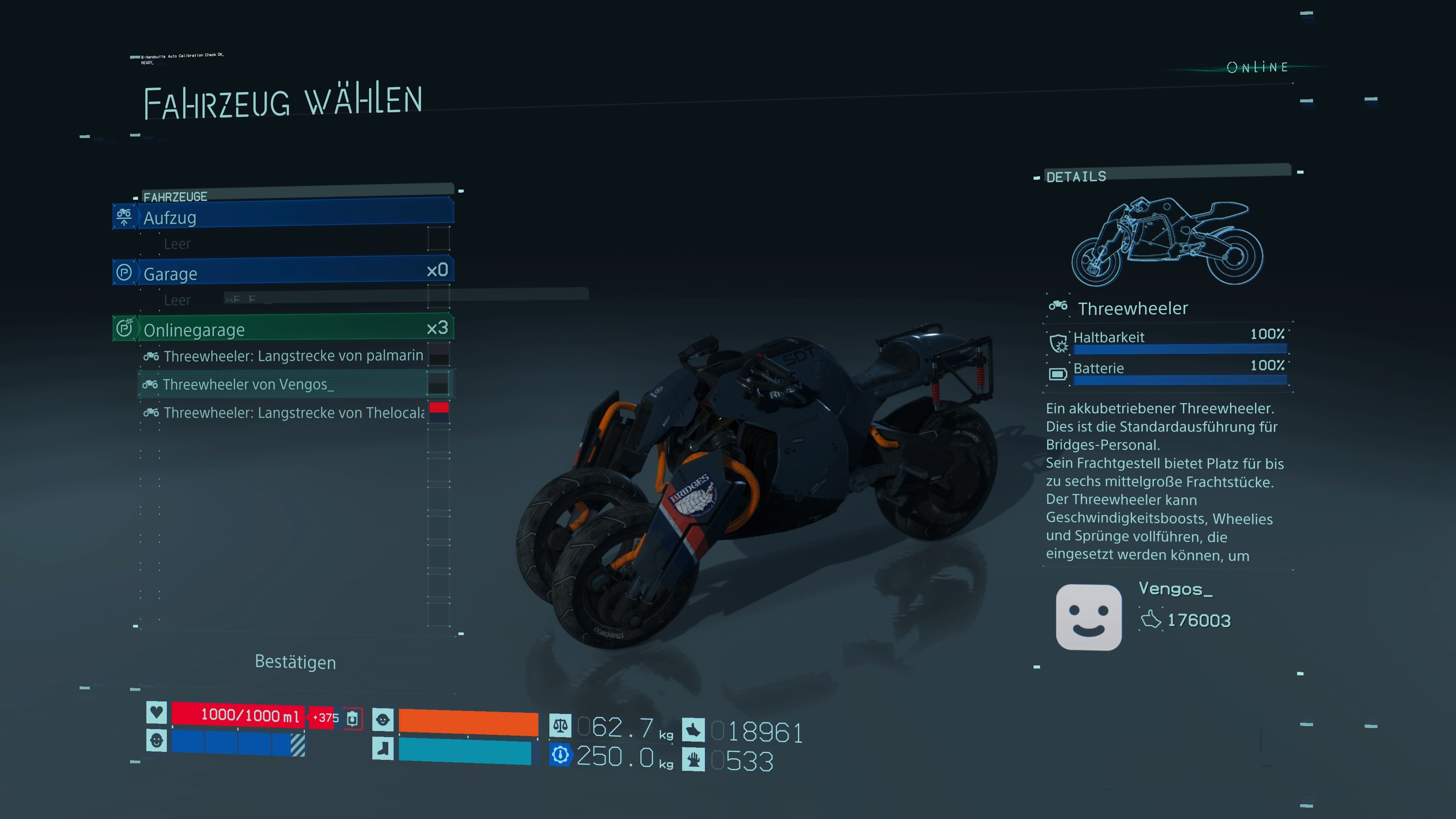Click the Bestätigen confirm button
1456x819 pixels.
tap(295, 662)
